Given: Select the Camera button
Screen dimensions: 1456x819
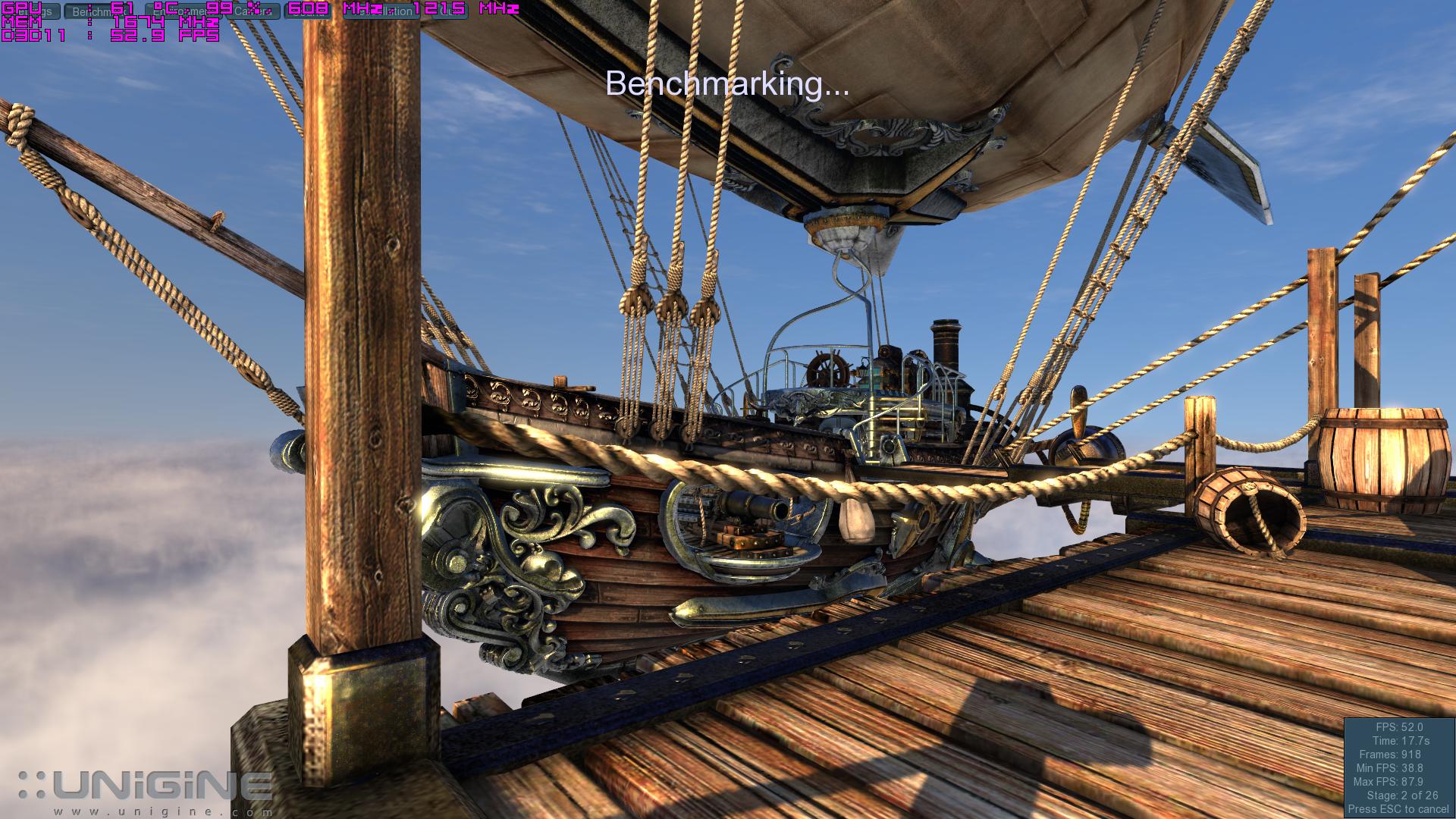Looking at the screenshot, I should coord(253,11).
